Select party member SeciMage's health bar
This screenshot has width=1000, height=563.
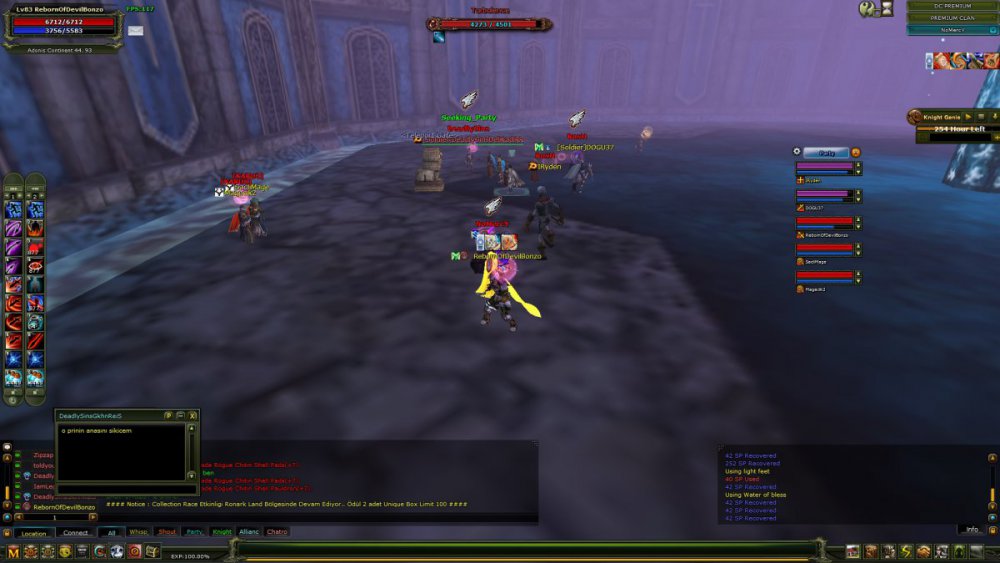(825, 248)
